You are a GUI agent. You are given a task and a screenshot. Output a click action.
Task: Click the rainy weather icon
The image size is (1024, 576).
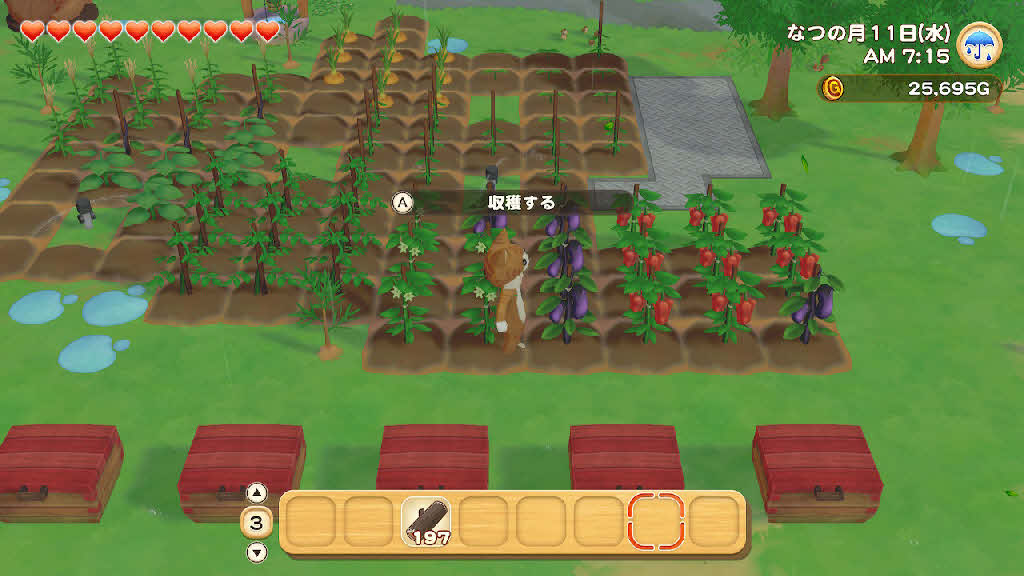point(980,44)
